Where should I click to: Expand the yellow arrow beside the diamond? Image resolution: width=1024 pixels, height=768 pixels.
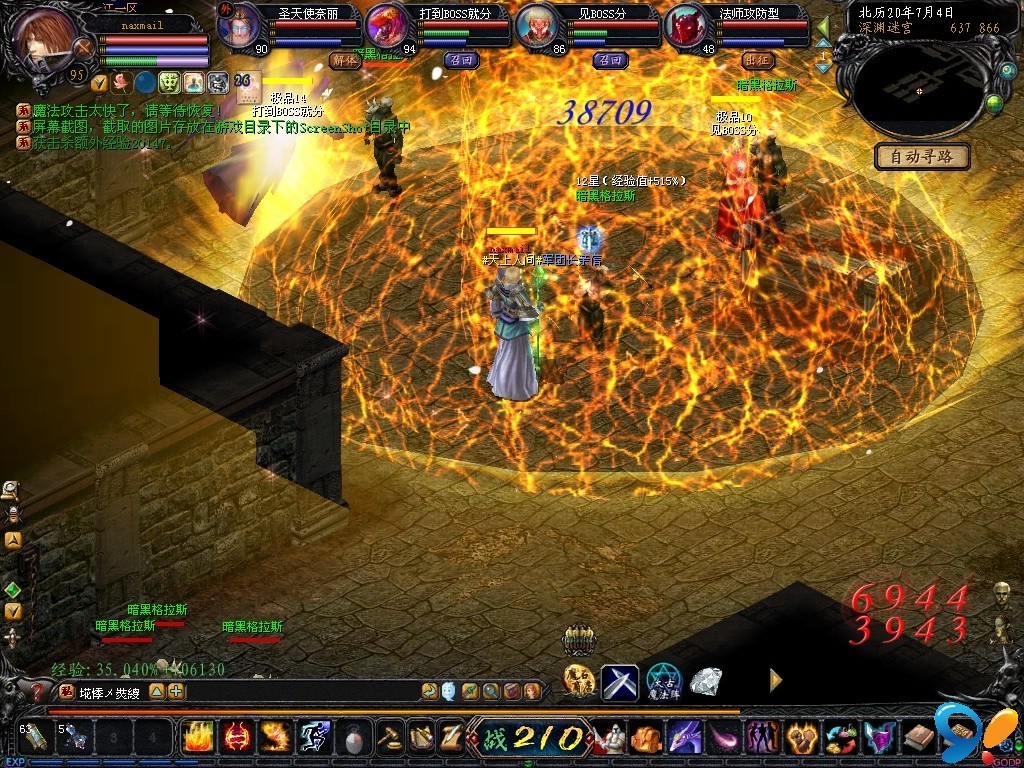(x=775, y=680)
